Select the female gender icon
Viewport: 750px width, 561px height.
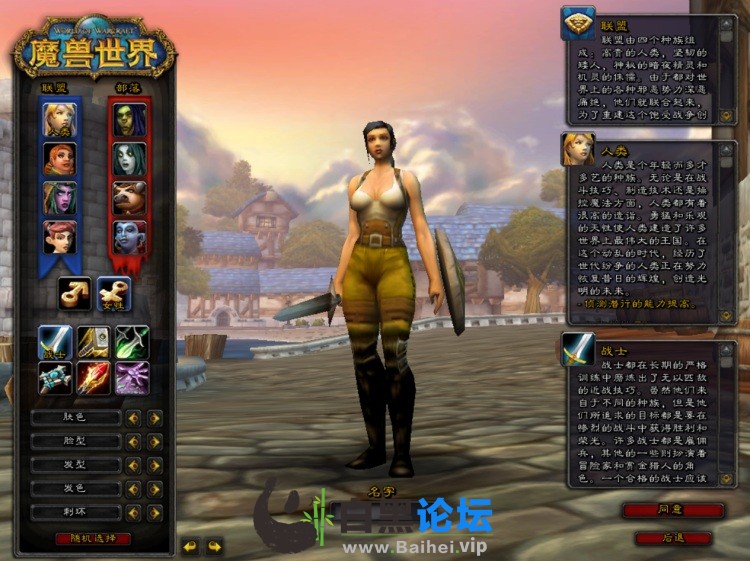pos(113,292)
